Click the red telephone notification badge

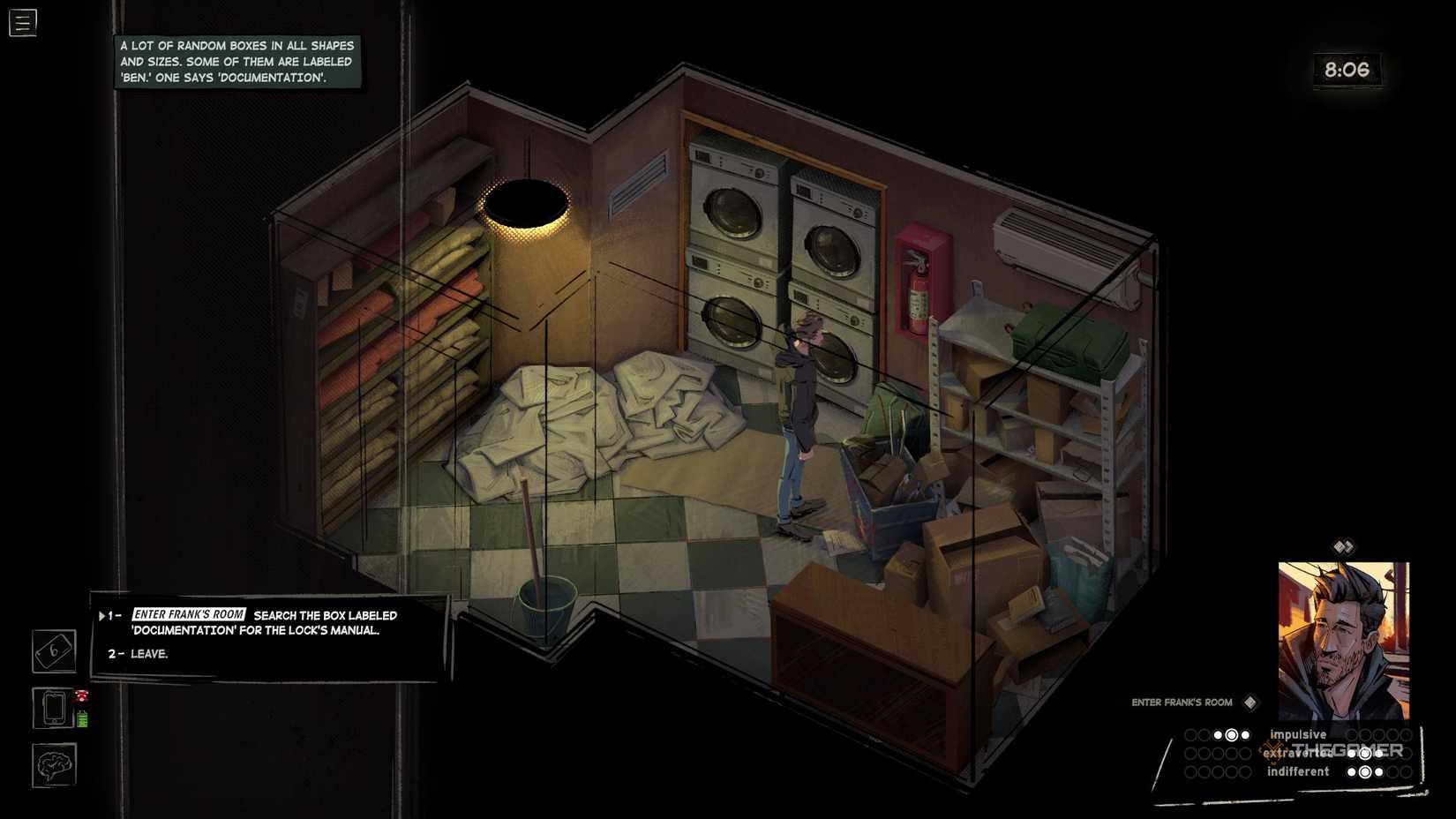tap(80, 697)
